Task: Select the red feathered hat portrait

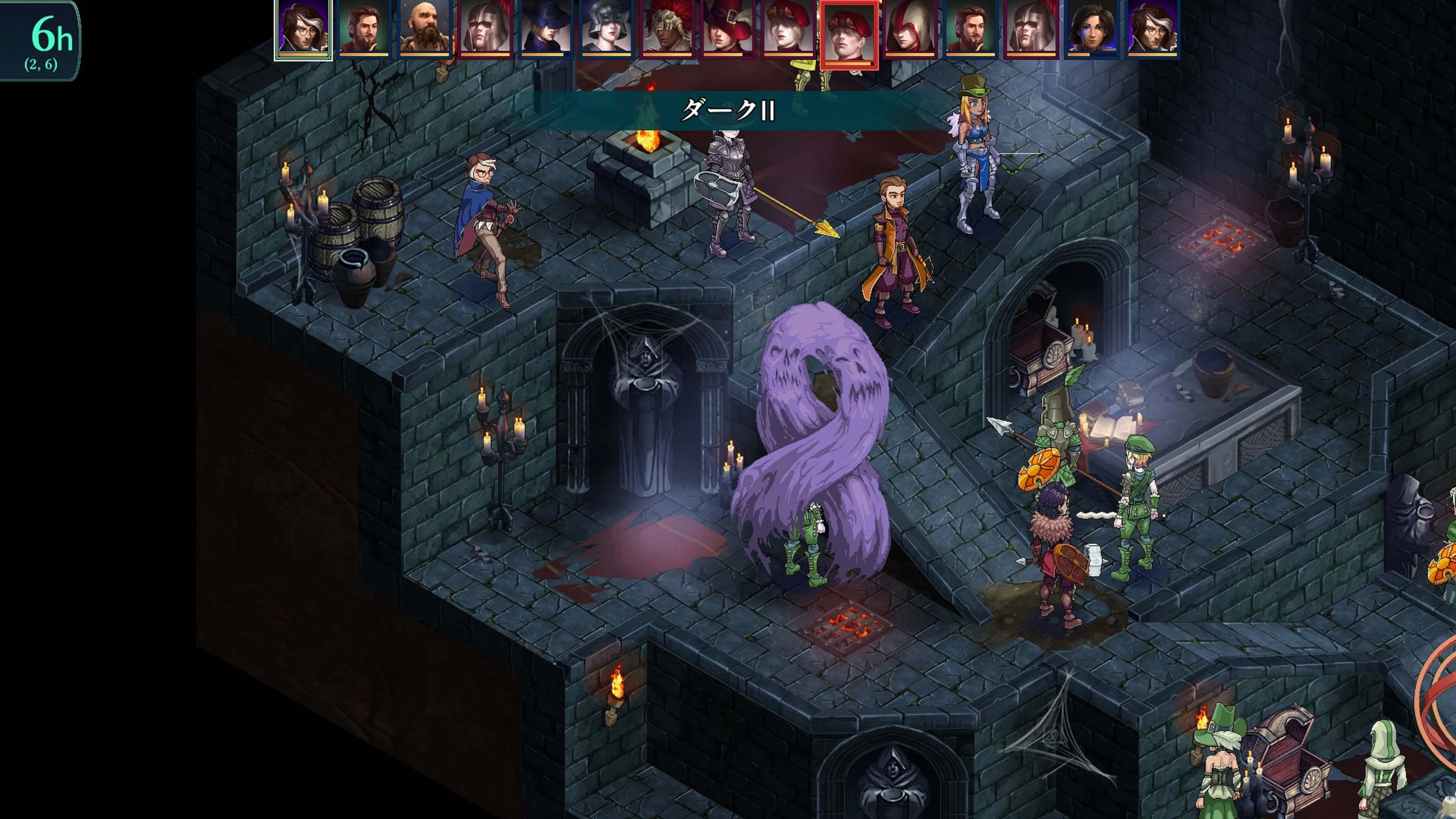Action: tap(728, 28)
